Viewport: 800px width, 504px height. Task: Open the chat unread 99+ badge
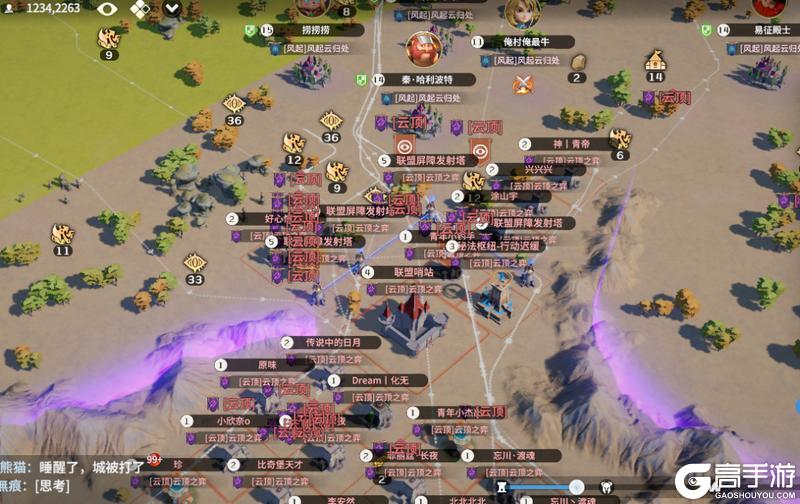(x=155, y=460)
